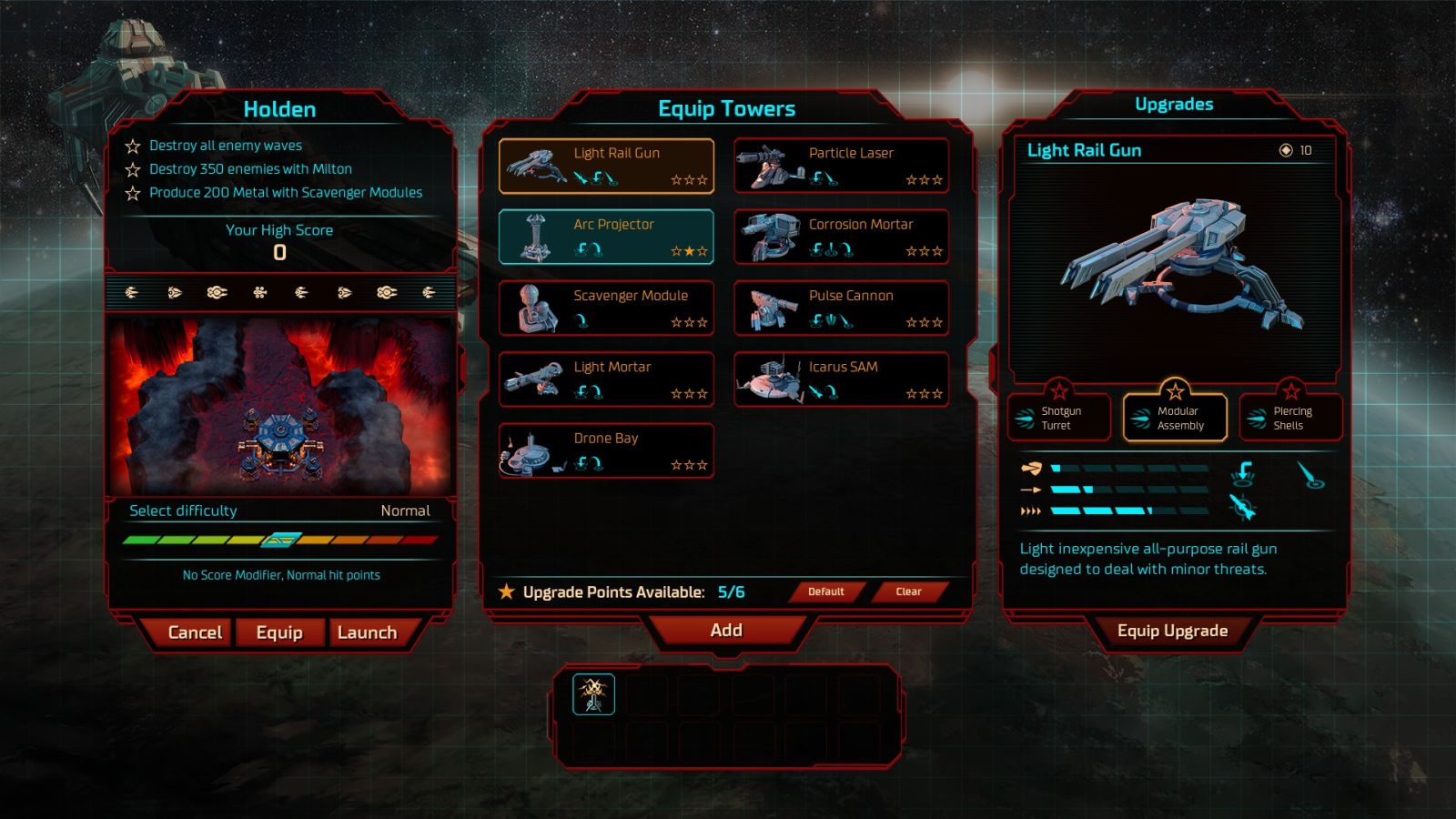Screen dimensions: 1456x819
Task: Select the Corrosion Mortar tower
Action: [842, 237]
